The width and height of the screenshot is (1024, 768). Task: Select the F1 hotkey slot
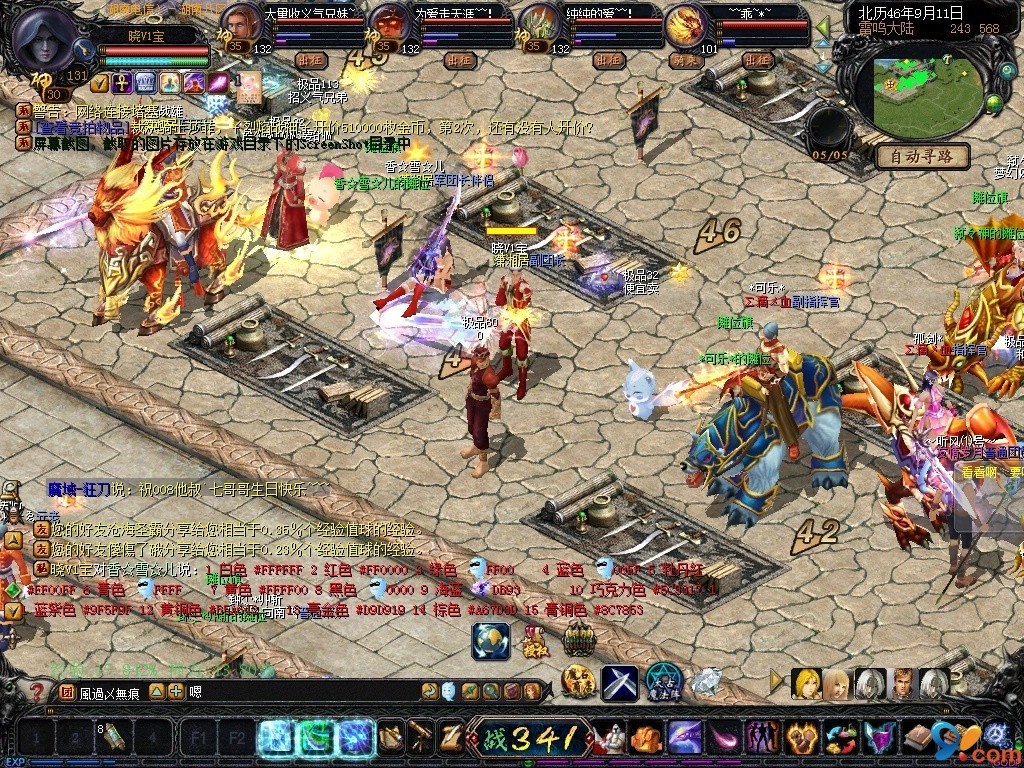pyautogui.click(x=197, y=740)
